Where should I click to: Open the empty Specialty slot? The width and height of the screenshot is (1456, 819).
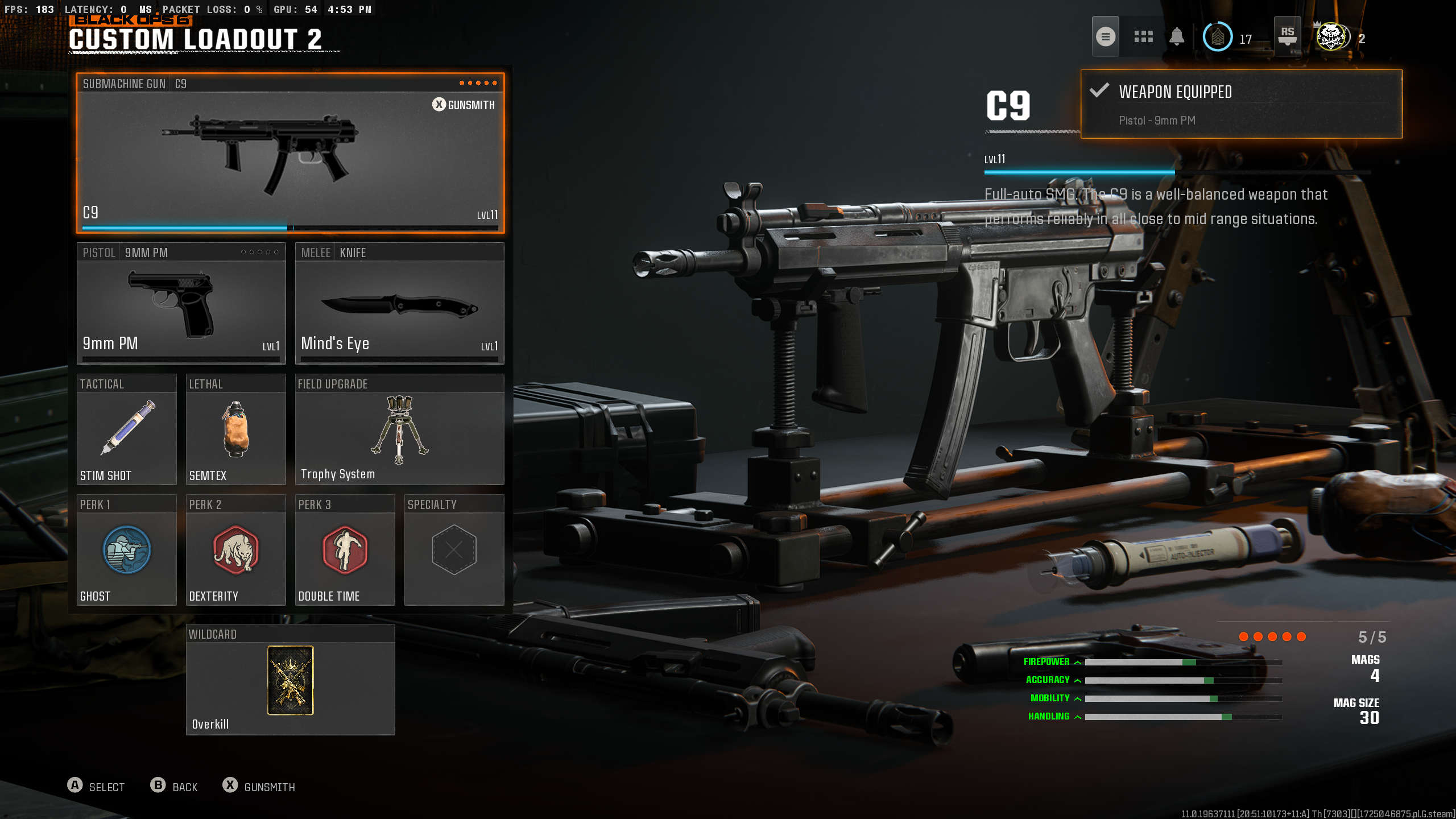454,551
